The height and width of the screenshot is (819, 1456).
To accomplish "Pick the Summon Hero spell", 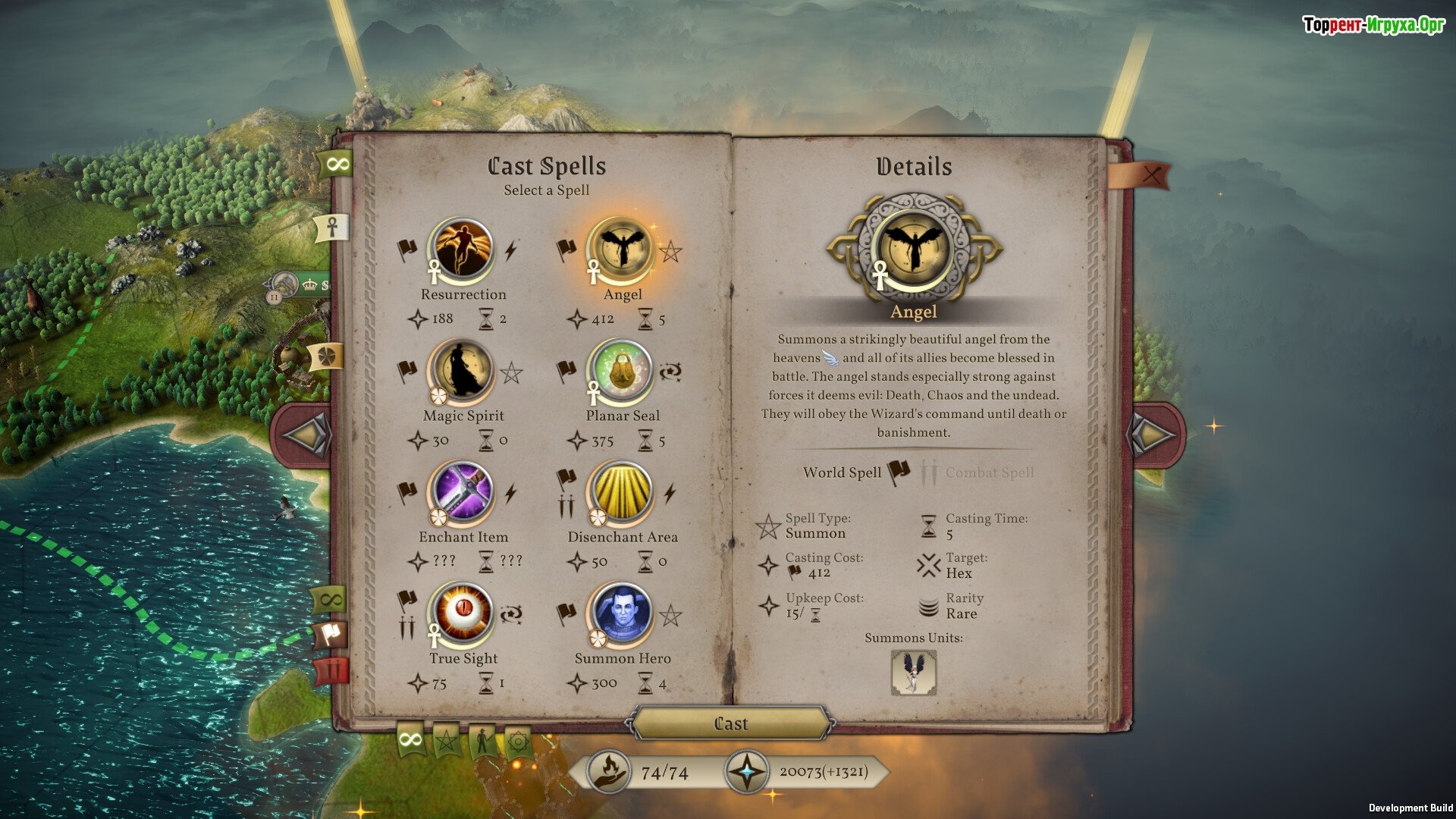I will 621,613.
